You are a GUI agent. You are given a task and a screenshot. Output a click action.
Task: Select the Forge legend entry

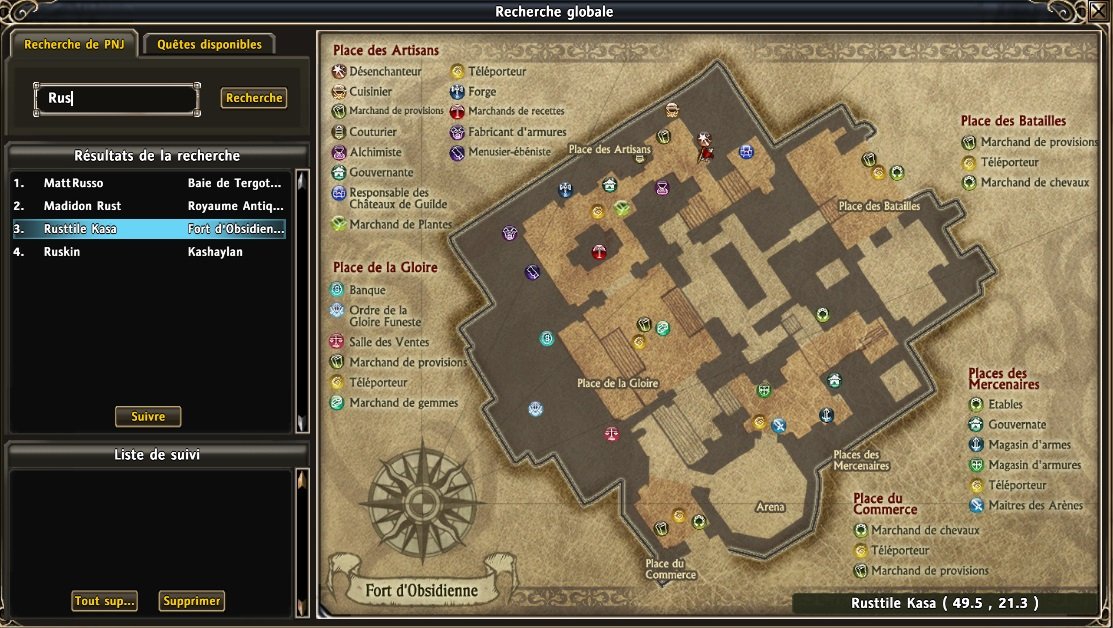[x=481, y=92]
